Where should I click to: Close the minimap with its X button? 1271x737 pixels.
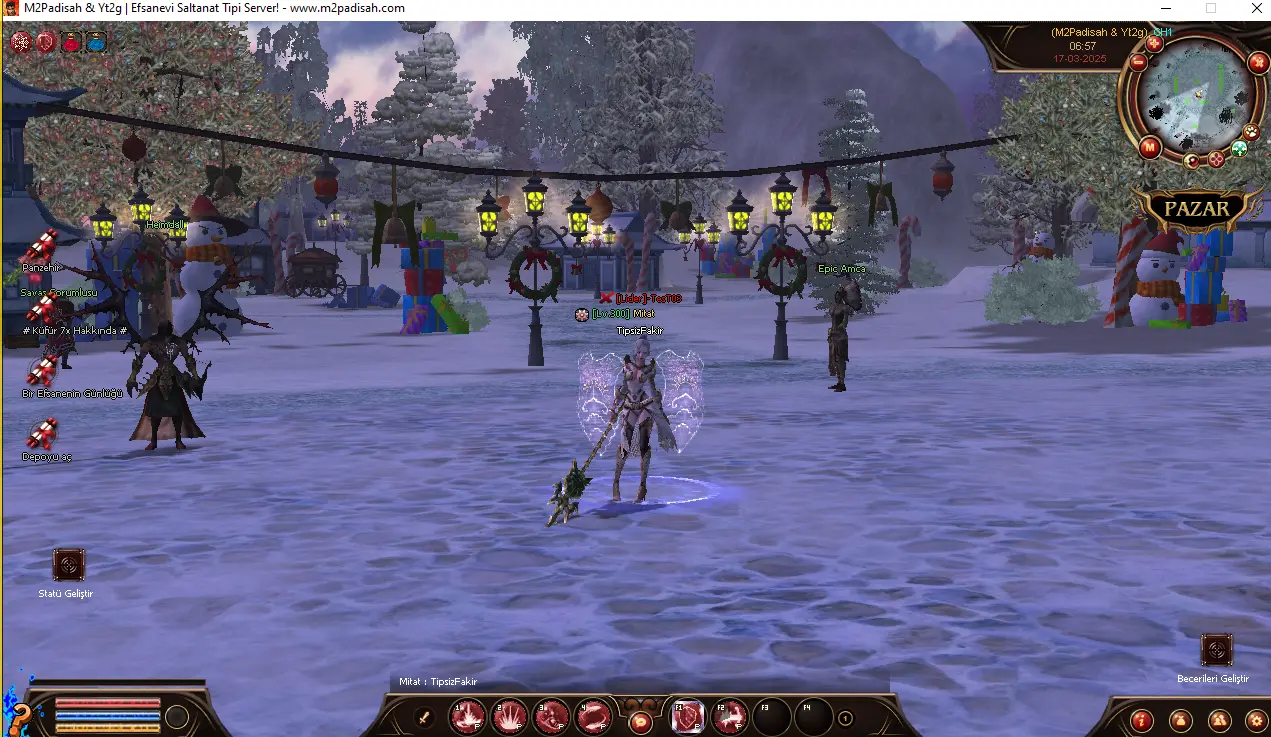(1258, 62)
